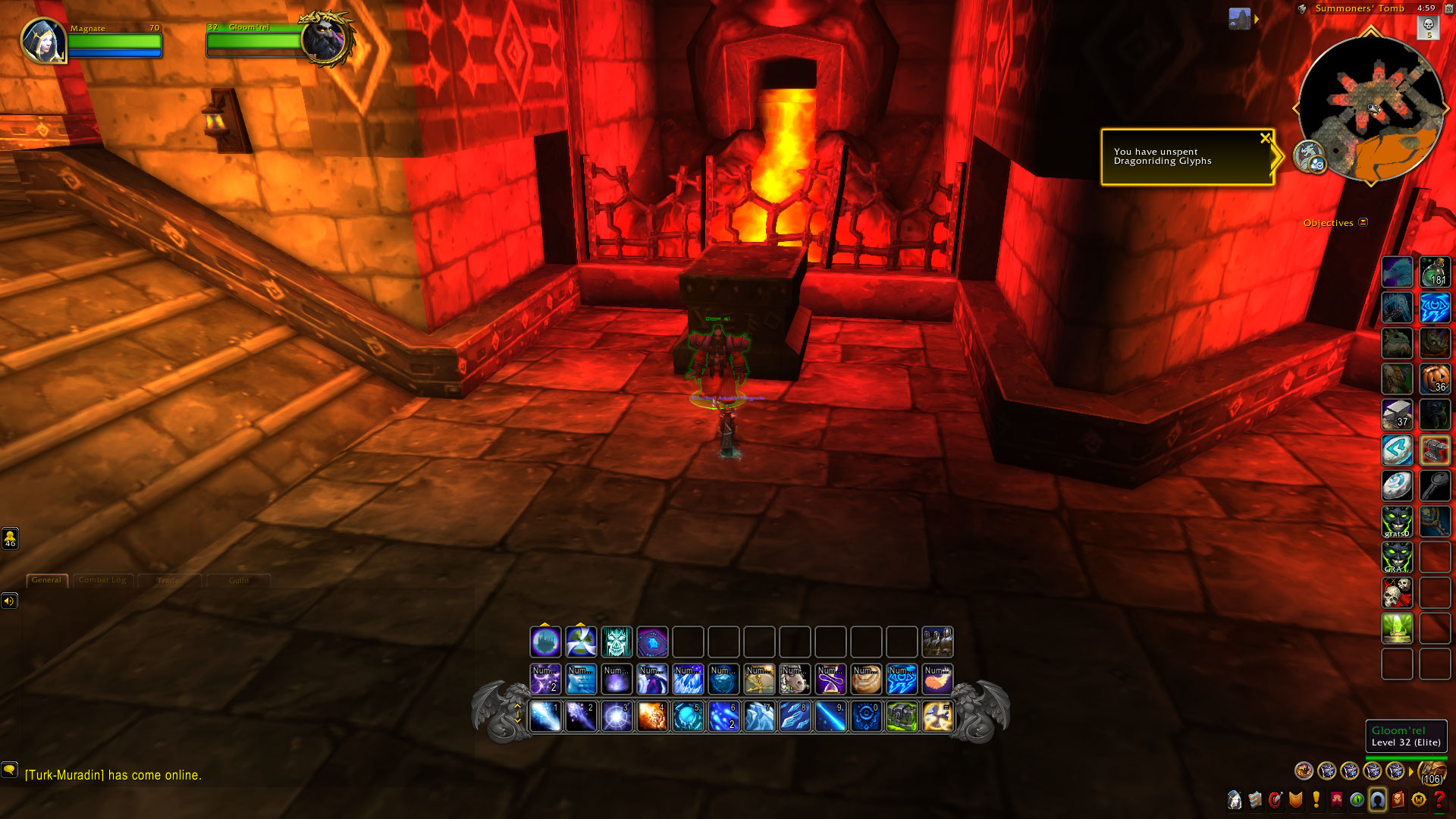Close the unspent Dragonriding Glyphs alert

coord(1264,138)
